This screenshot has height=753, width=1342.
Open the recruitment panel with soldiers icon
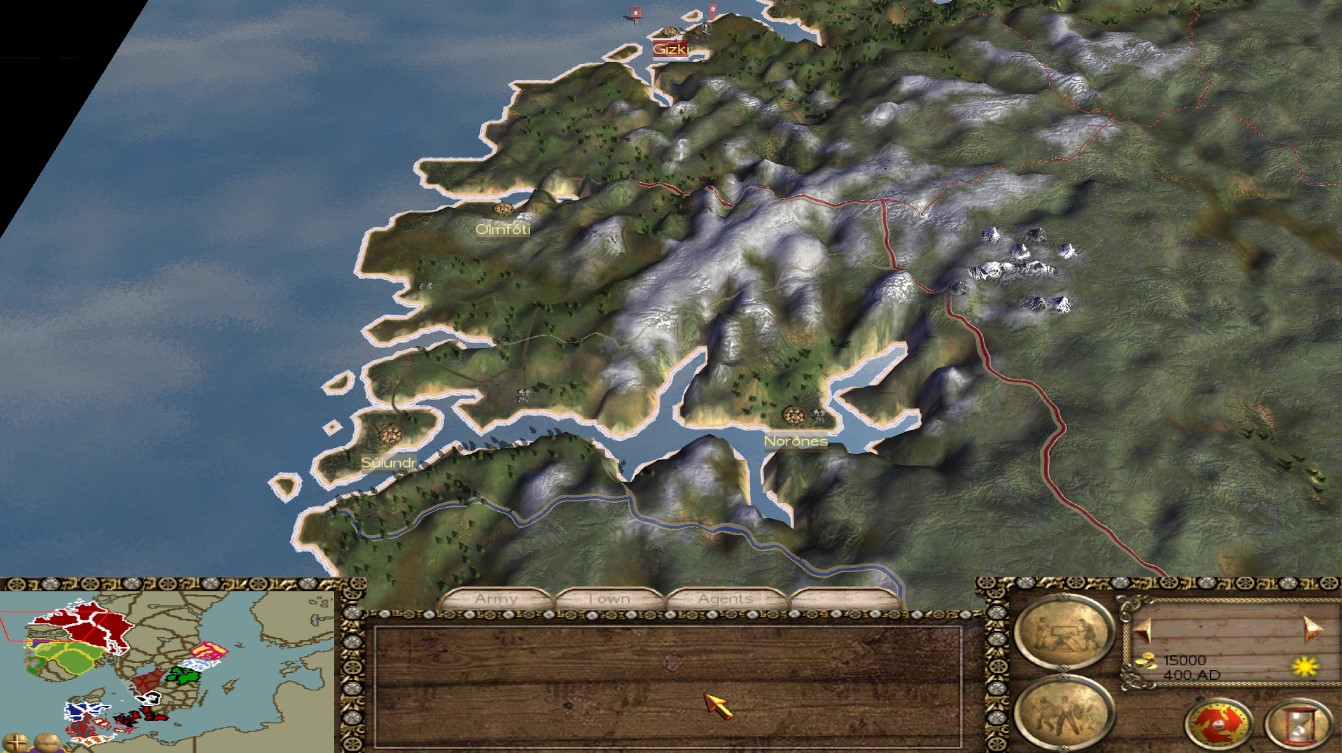1063,711
